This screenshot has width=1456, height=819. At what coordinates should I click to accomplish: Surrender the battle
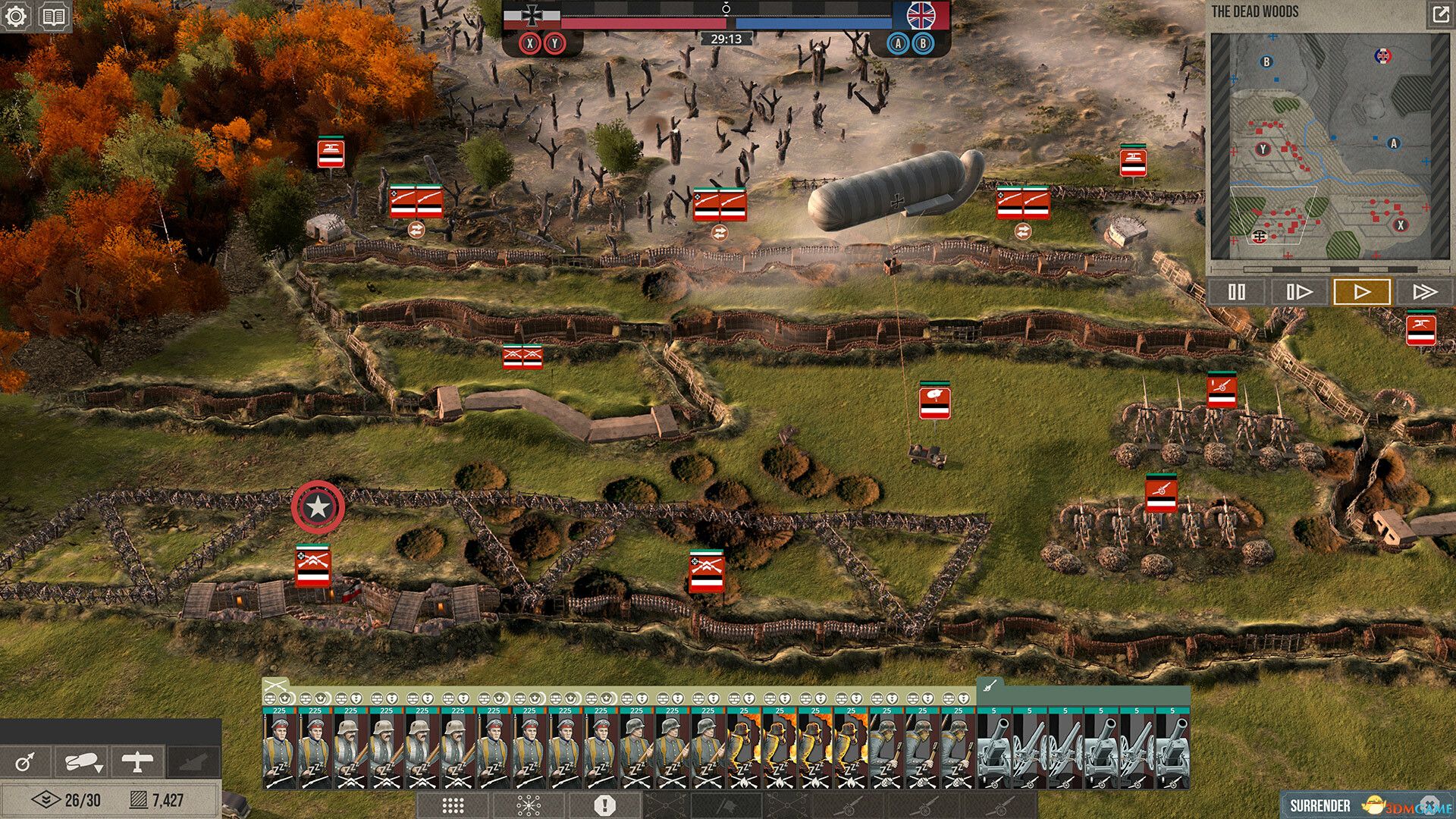(1319, 805)
